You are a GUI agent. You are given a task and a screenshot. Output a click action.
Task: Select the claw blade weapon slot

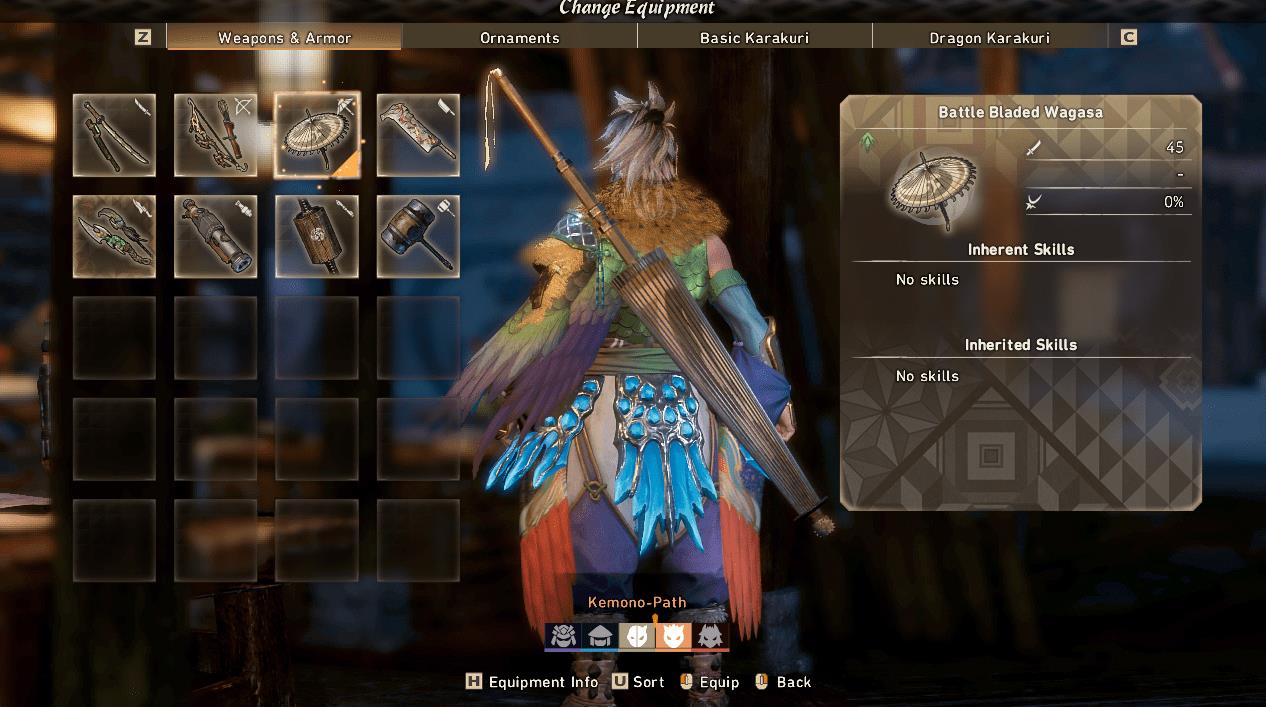point(114,236)
